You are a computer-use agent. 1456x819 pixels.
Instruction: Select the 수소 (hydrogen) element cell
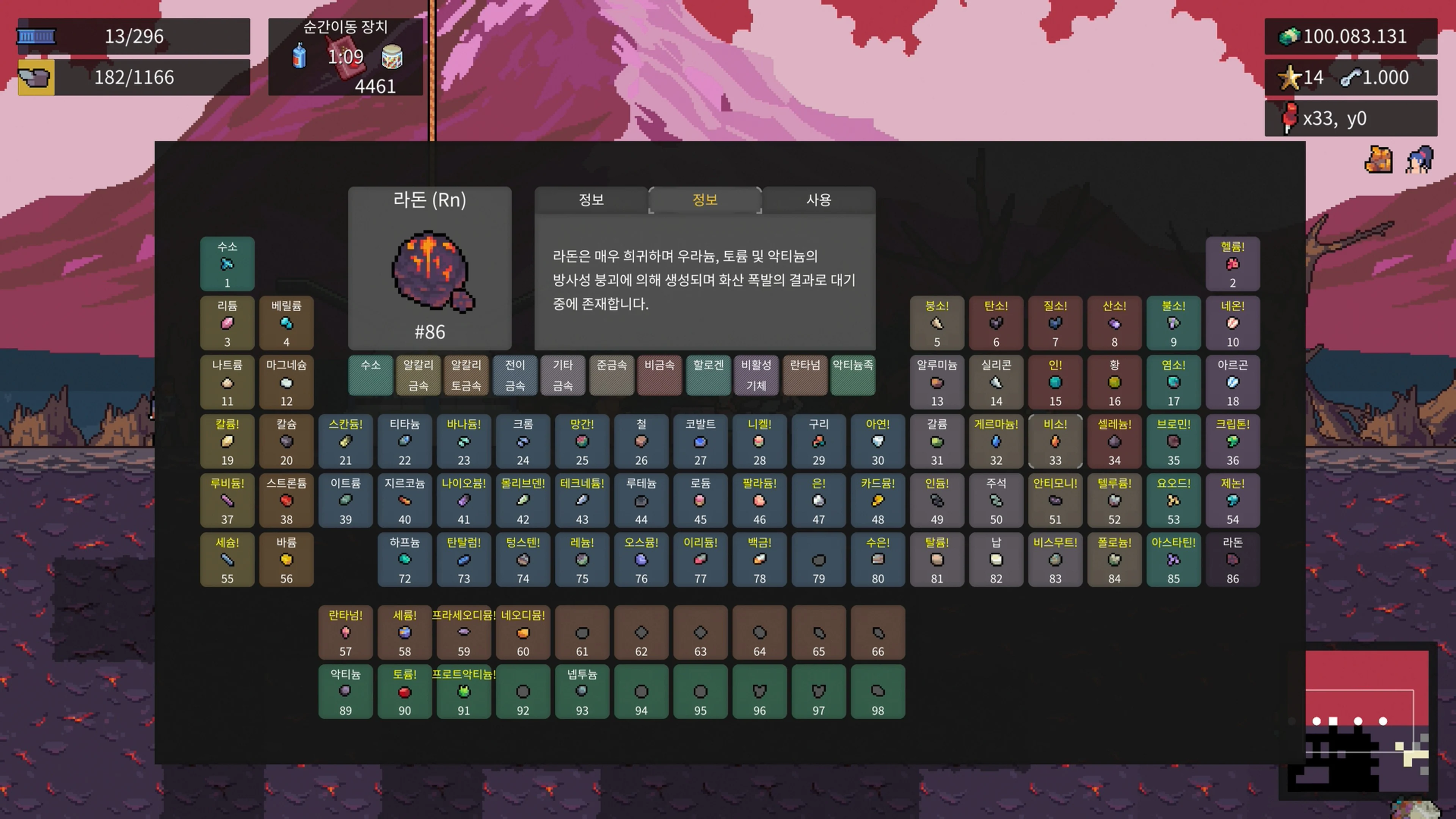coord(227,264)
